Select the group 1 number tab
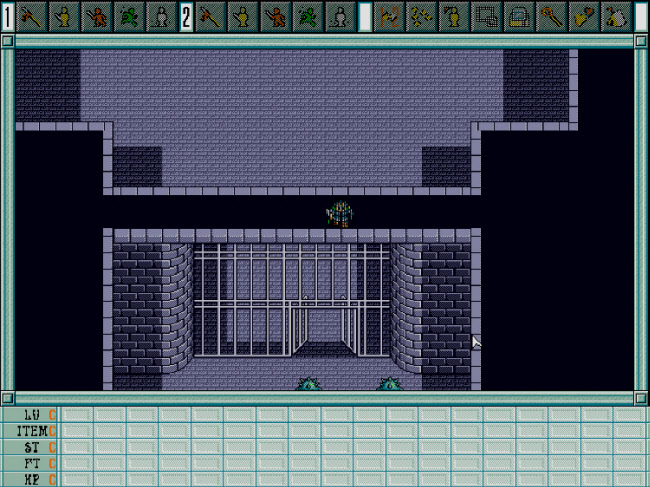This screenshot has height=487, width=650. (8, 16)
